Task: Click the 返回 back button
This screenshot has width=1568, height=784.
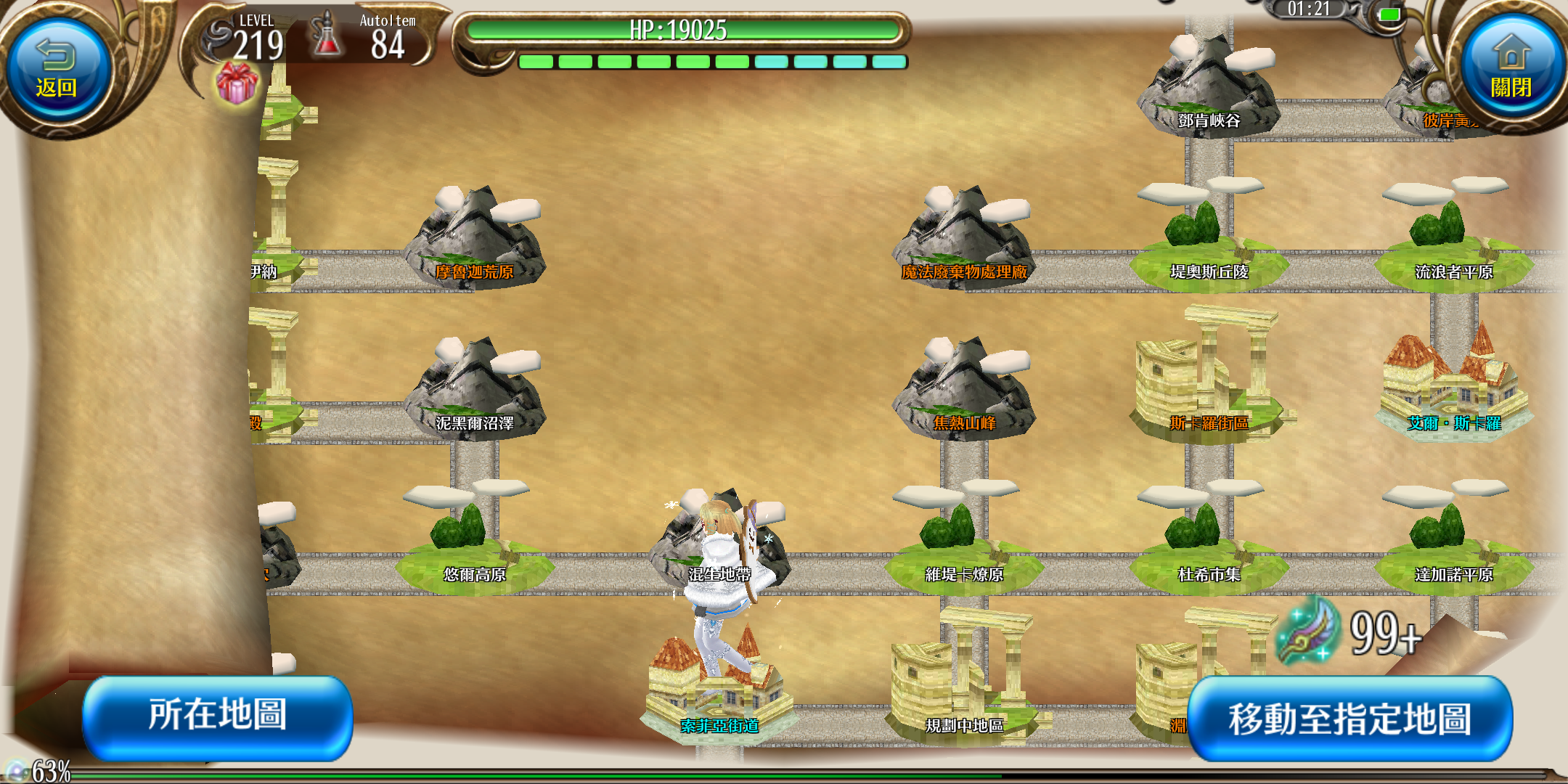Action: point(57,70)
